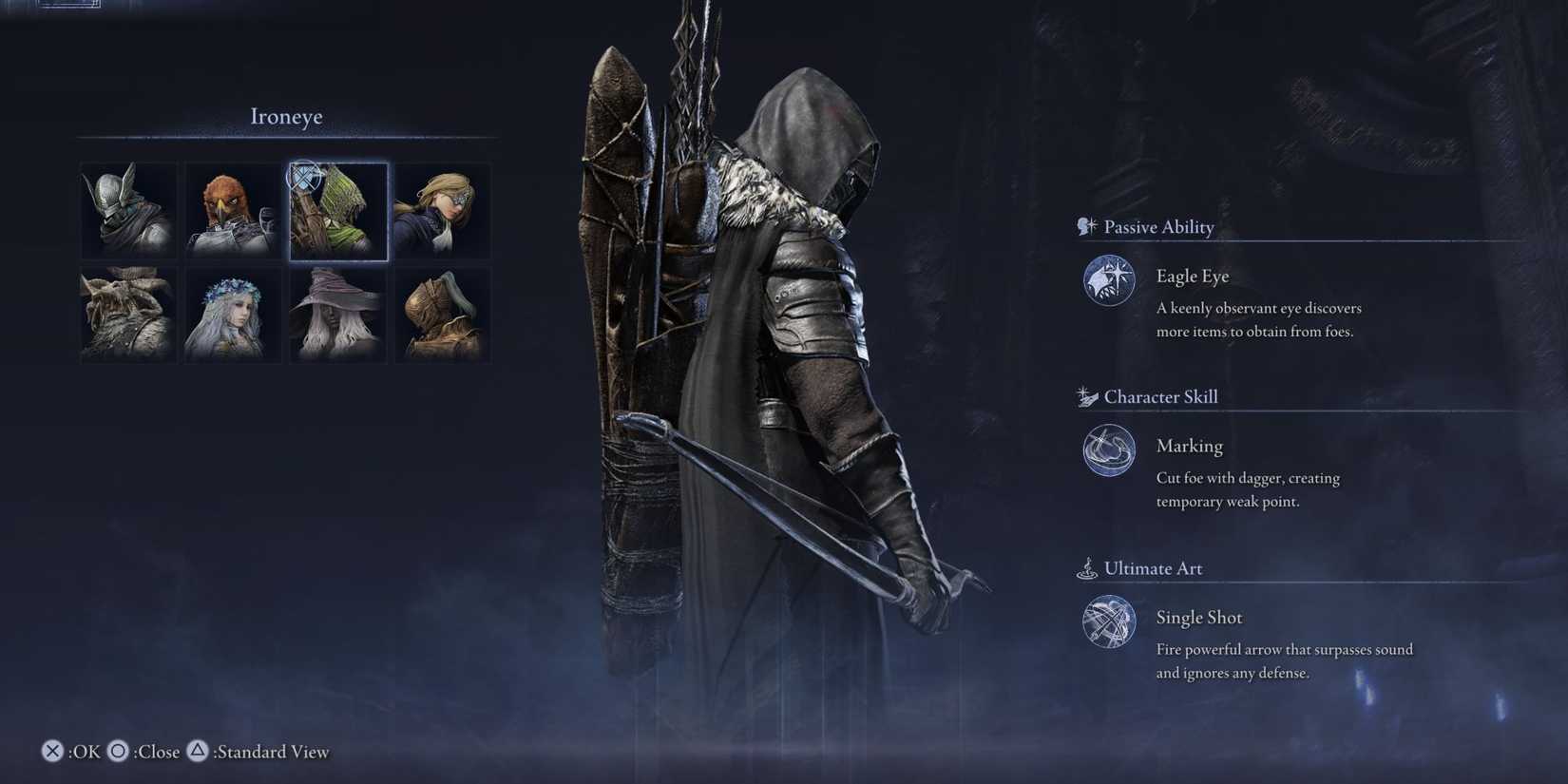Select the straw-hooded character portrait
Image resolution: width=1568 pixels, height=784 pixels.
443,314
